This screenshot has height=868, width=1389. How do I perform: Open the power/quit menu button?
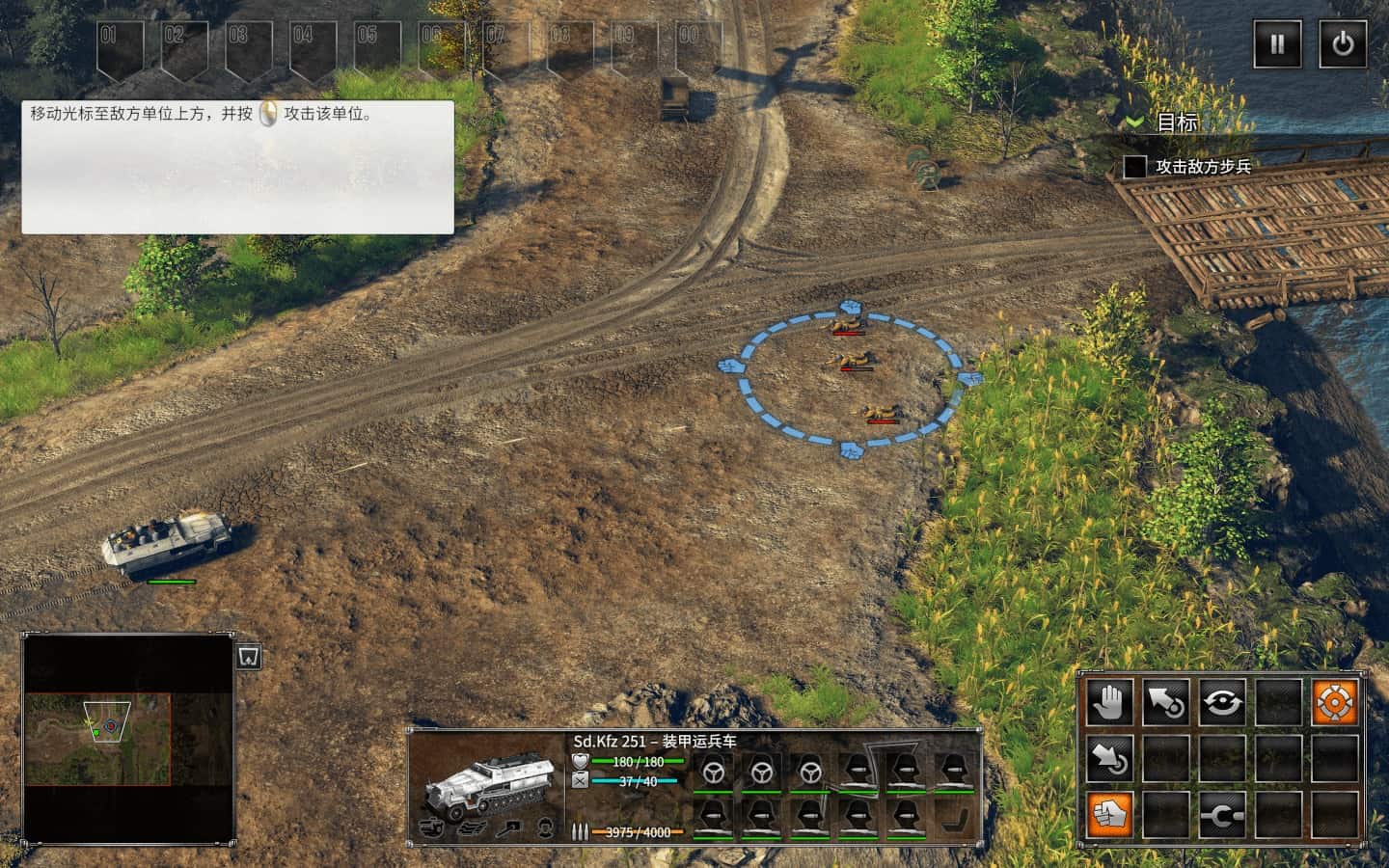tap(1343, 43)
